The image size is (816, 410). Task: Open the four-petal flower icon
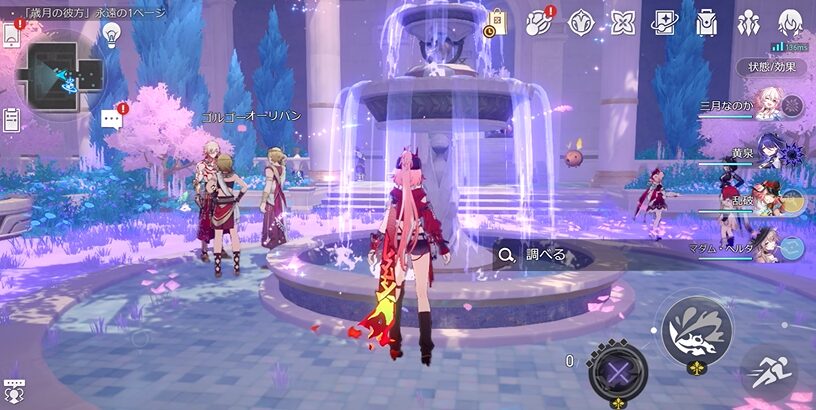click(623, 22)
